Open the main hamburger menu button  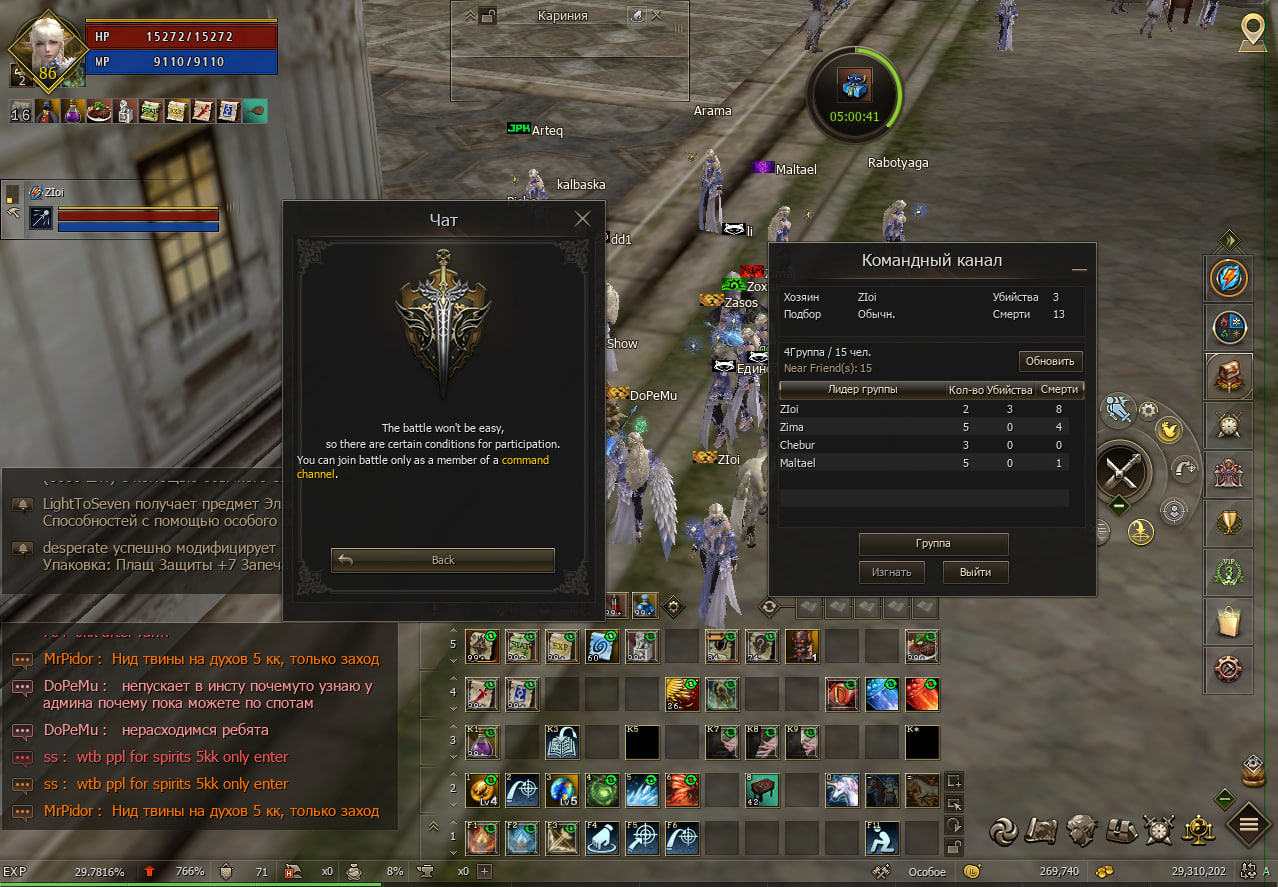point(1248,825)
